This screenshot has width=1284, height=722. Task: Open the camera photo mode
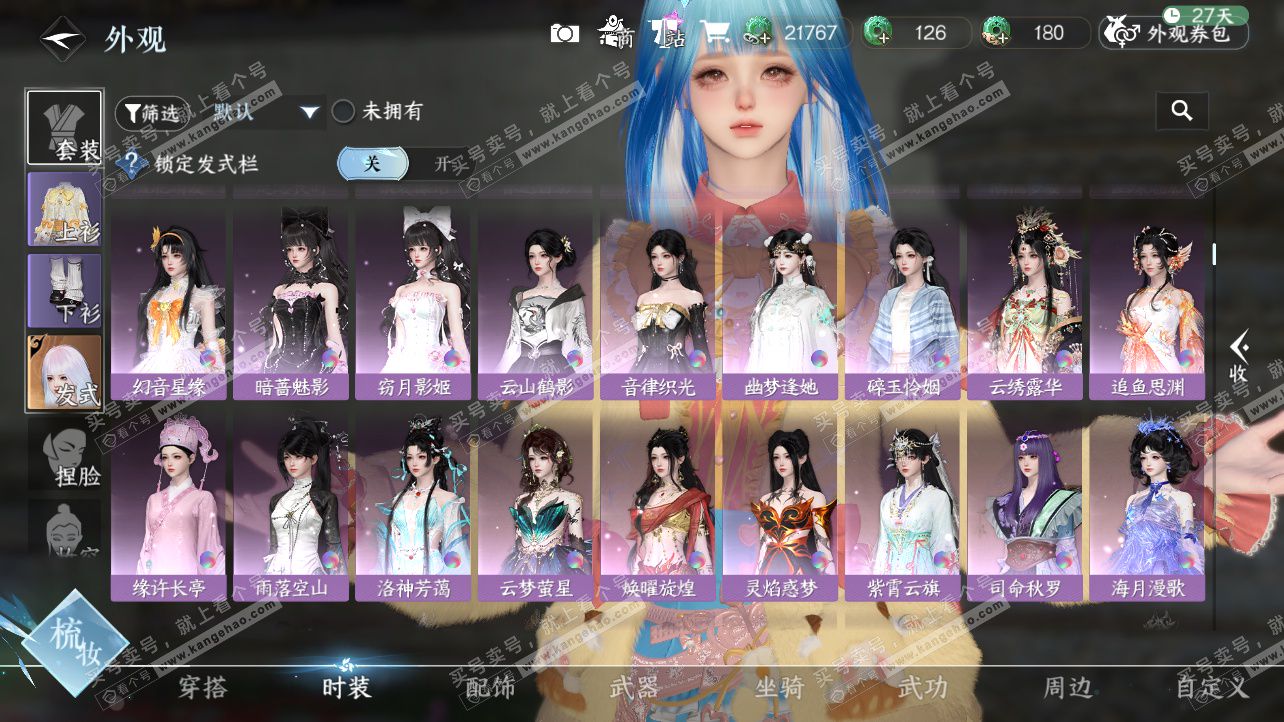(x=565, y=33)
